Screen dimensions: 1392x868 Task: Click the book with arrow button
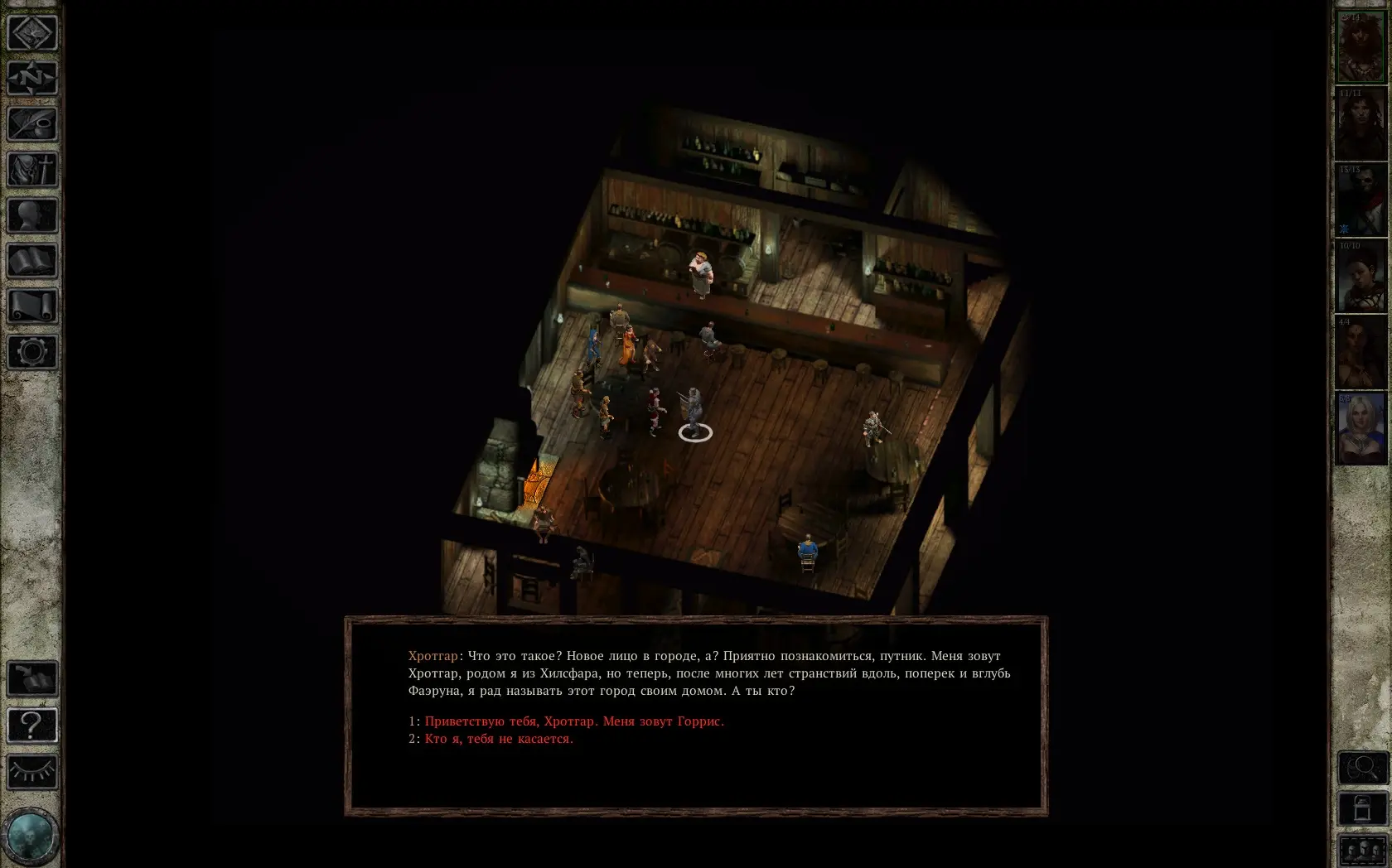[32, 679]
